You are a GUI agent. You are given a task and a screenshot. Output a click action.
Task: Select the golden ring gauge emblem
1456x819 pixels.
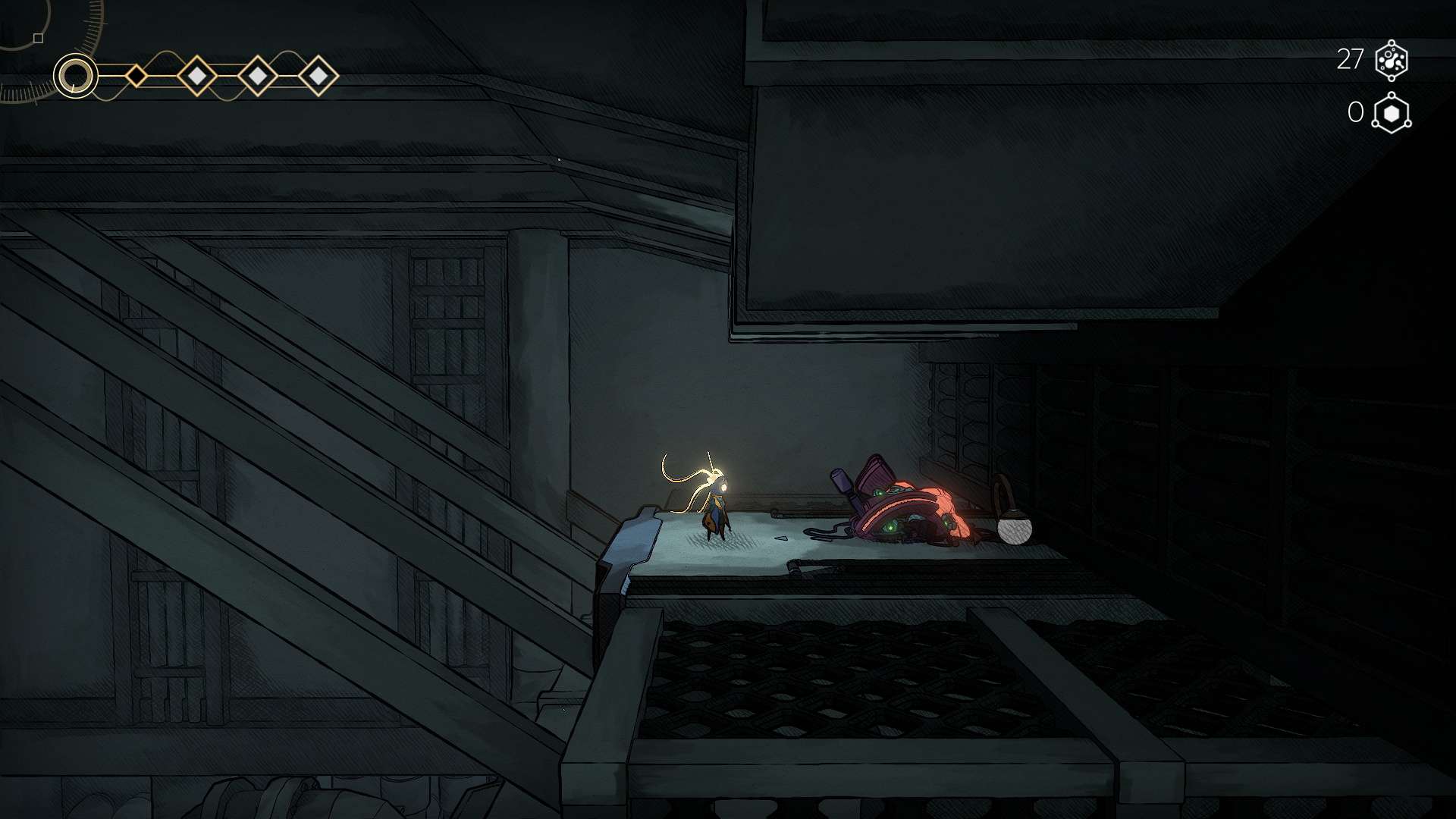(x=75, y=76)
